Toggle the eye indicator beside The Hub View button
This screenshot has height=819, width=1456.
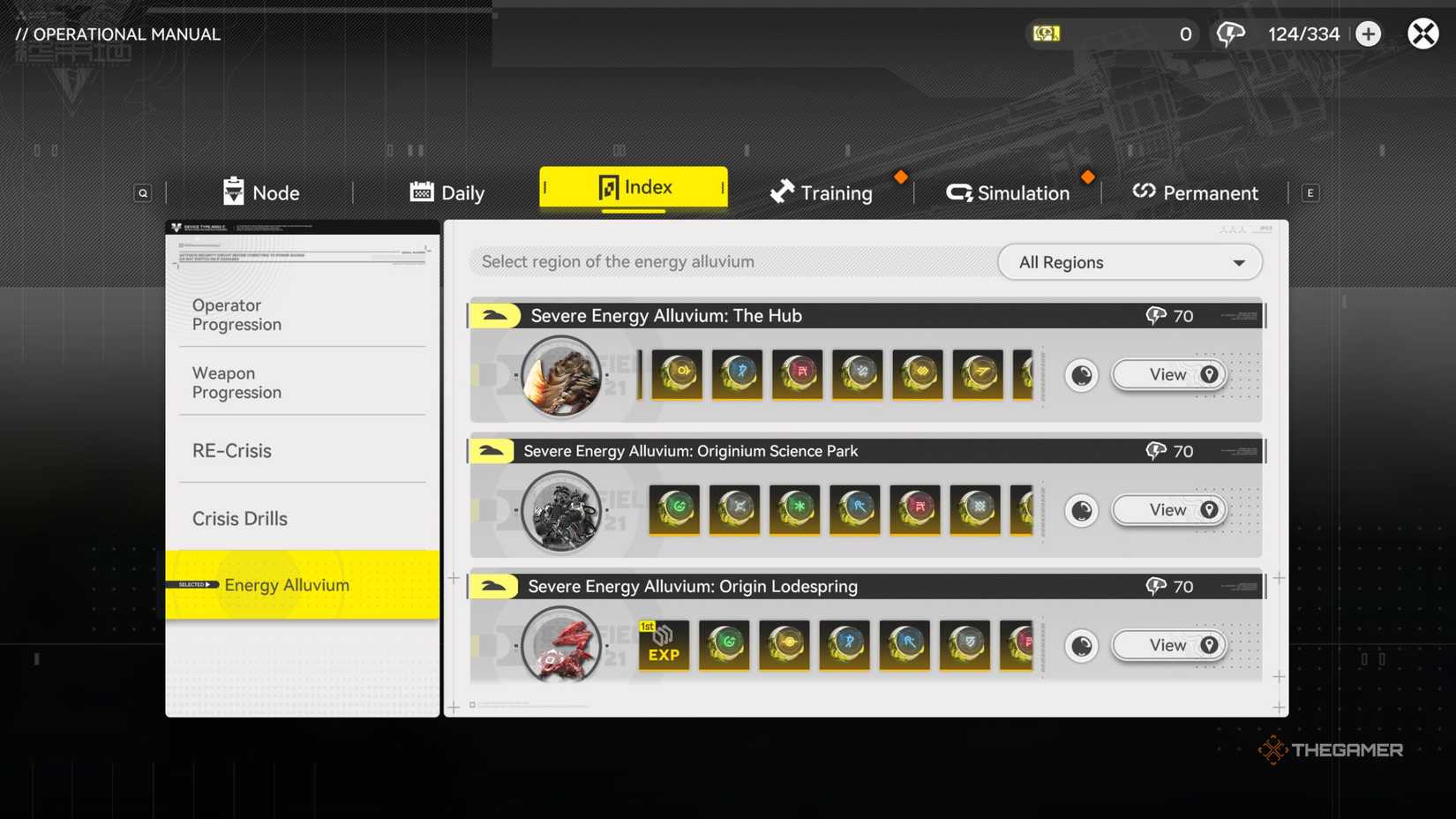1080,374
